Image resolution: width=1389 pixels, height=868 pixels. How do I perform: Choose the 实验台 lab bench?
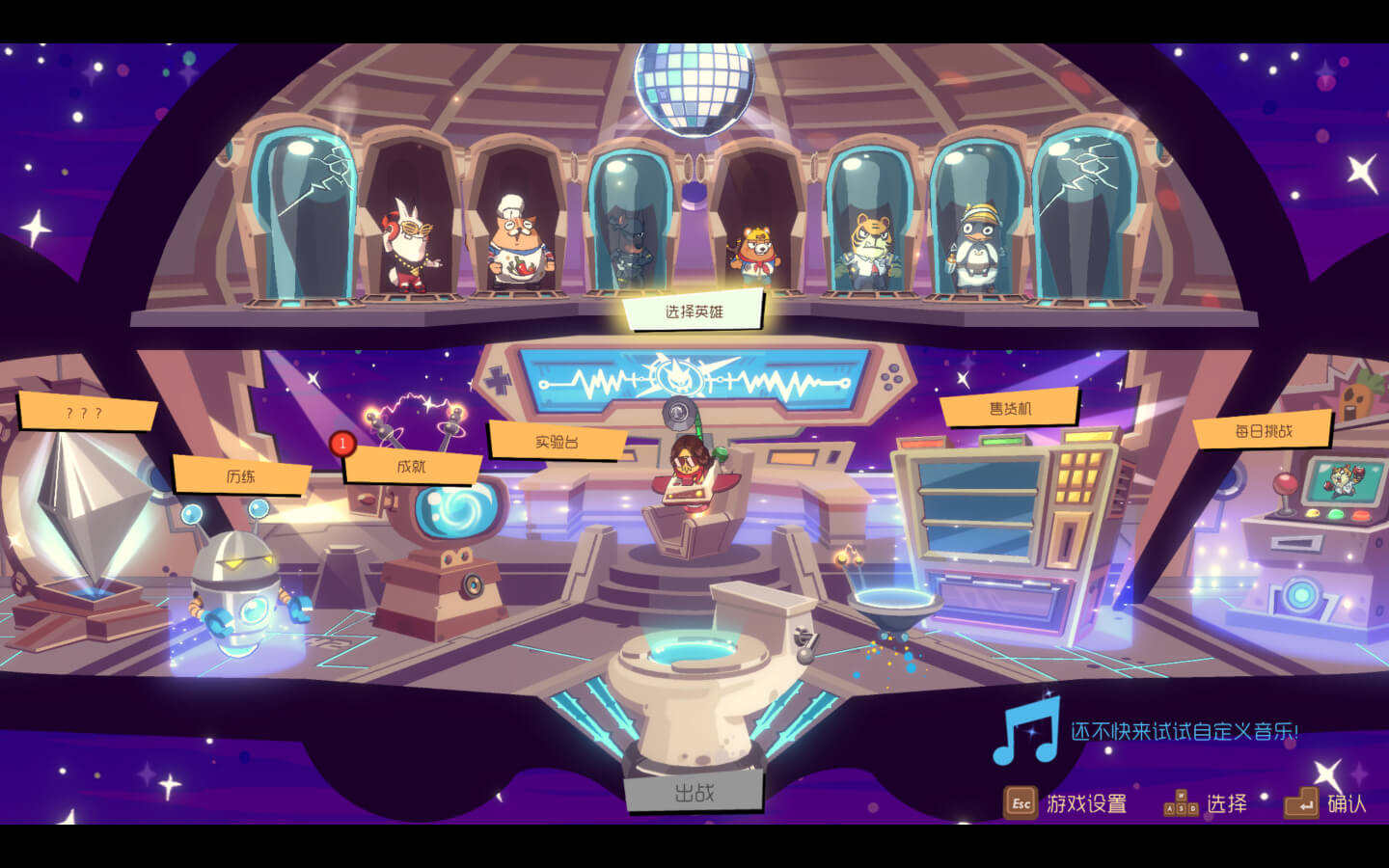(x=557, y=442)
